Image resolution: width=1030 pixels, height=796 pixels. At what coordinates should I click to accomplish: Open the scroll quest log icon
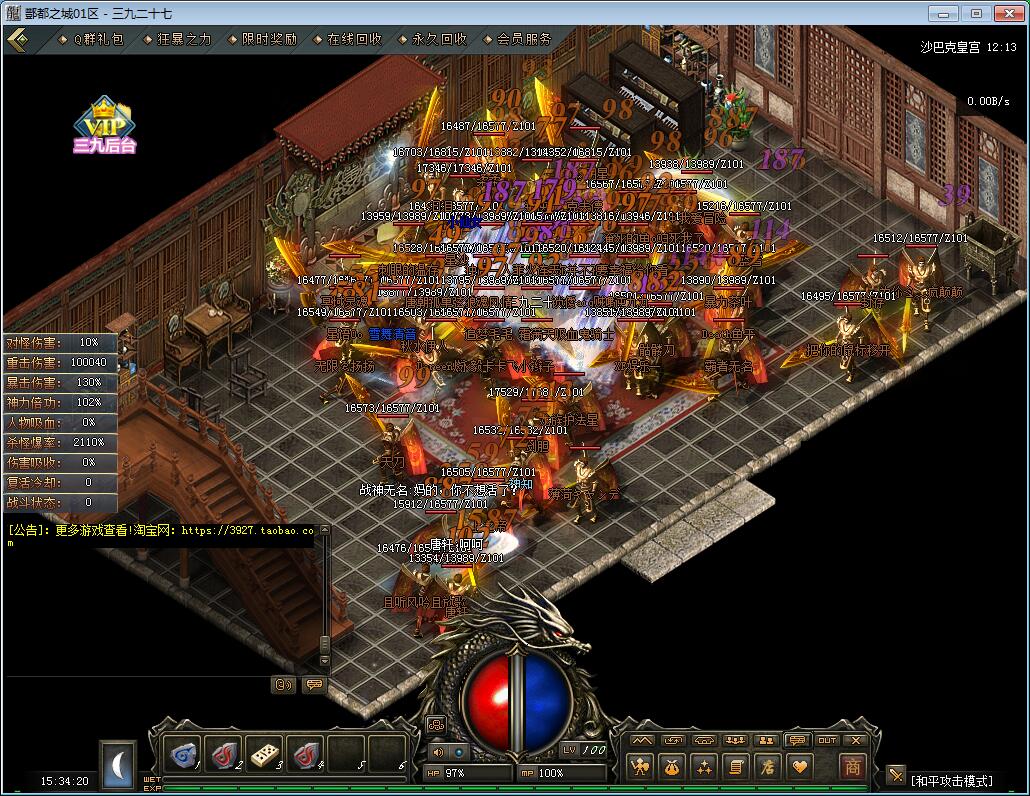736,767
